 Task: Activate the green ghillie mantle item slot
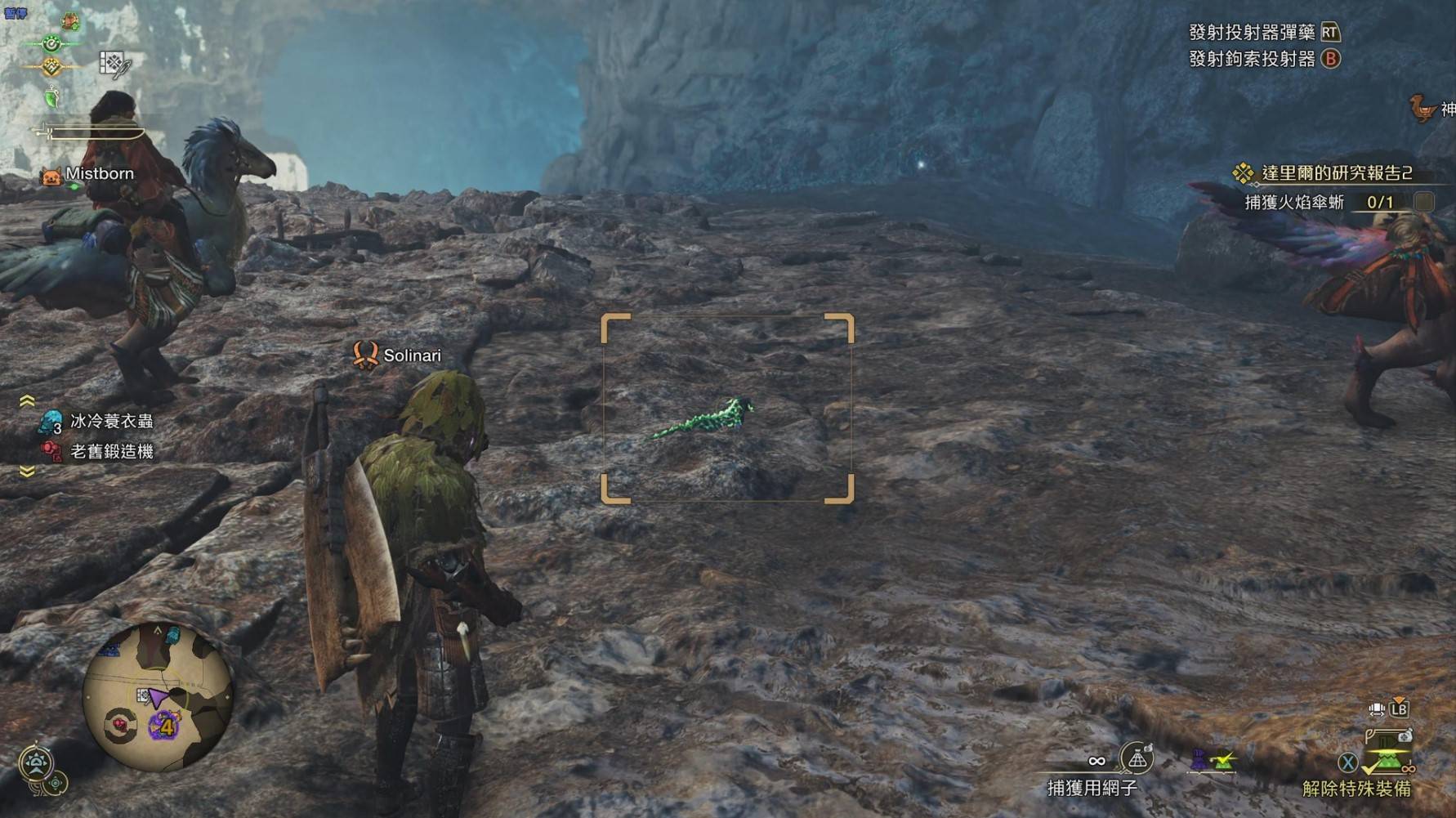1387,762
